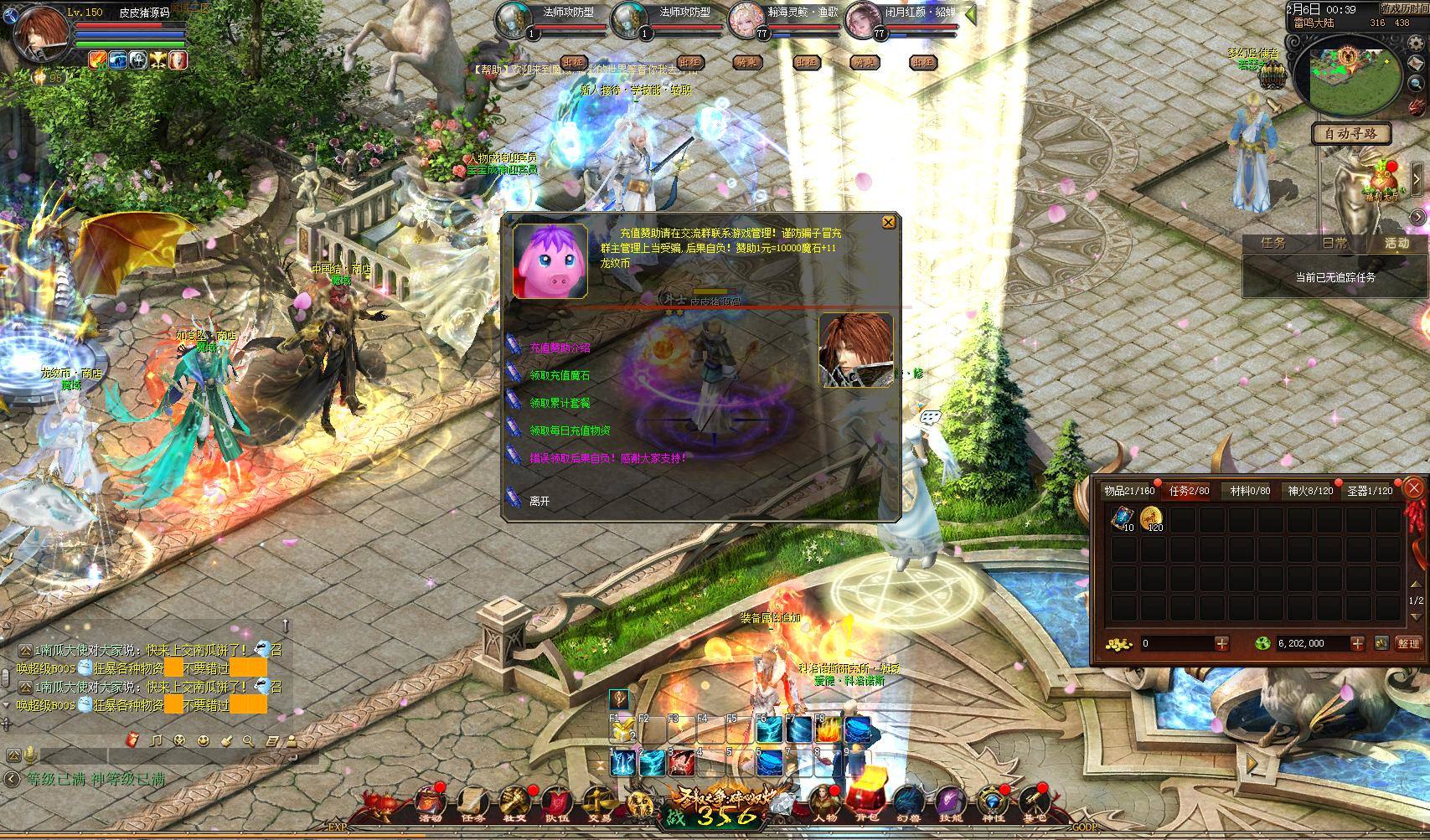Open the smiley emote icon in chat toolbar
Image resolution: width=1430 pixels, height=840 pixels.
pyautogui.click(x=203, y=740)
